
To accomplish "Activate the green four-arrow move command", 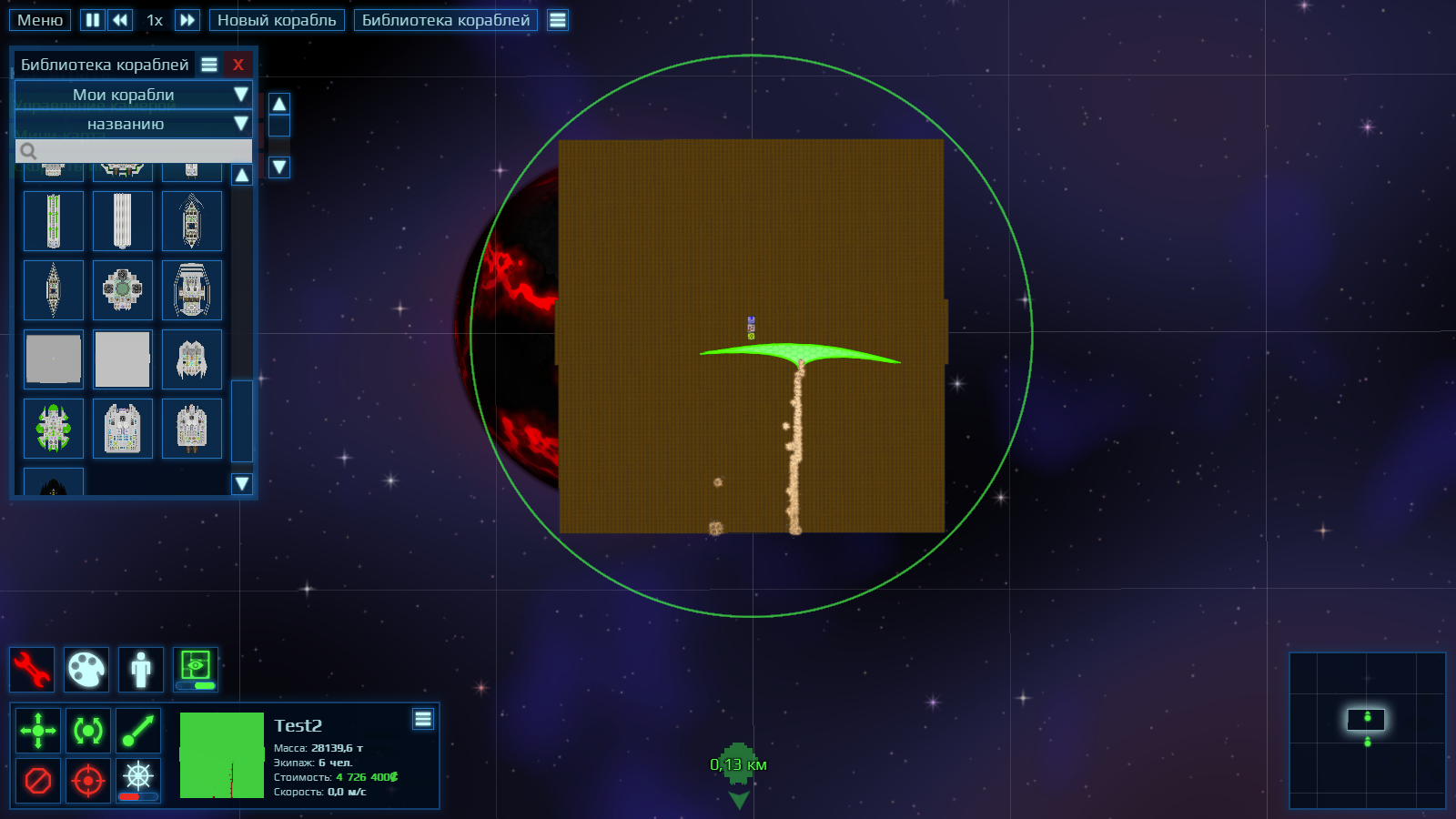I will tap(38, 731).
